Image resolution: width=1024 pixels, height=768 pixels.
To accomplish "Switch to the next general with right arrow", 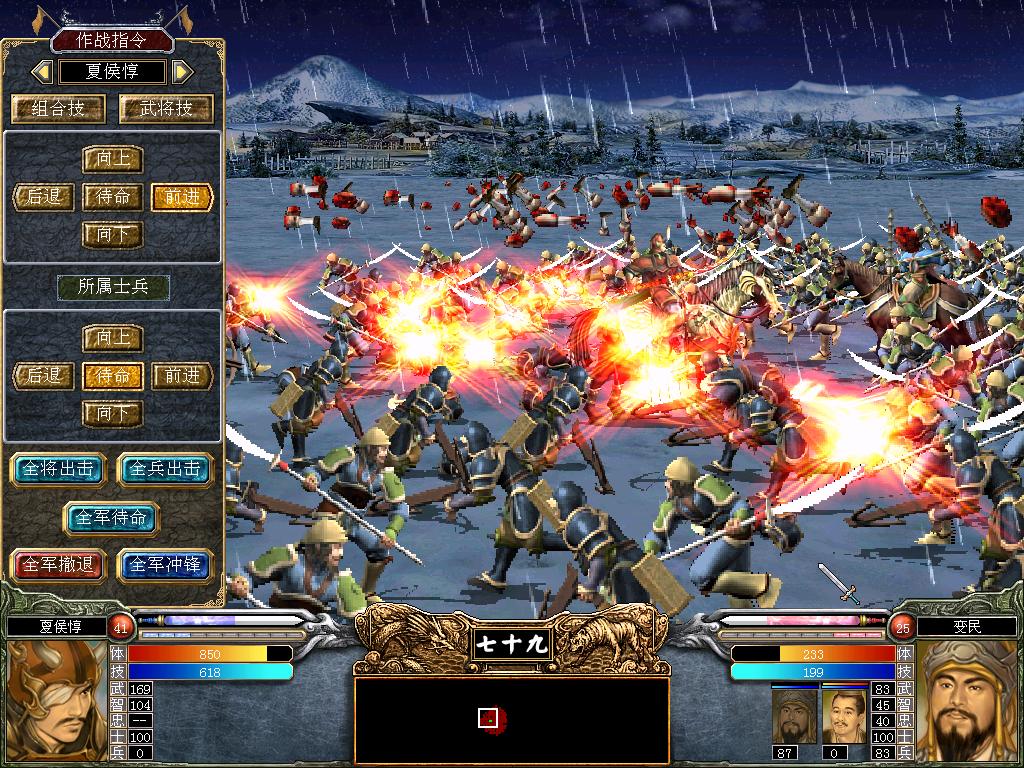I will pos(182,72).
